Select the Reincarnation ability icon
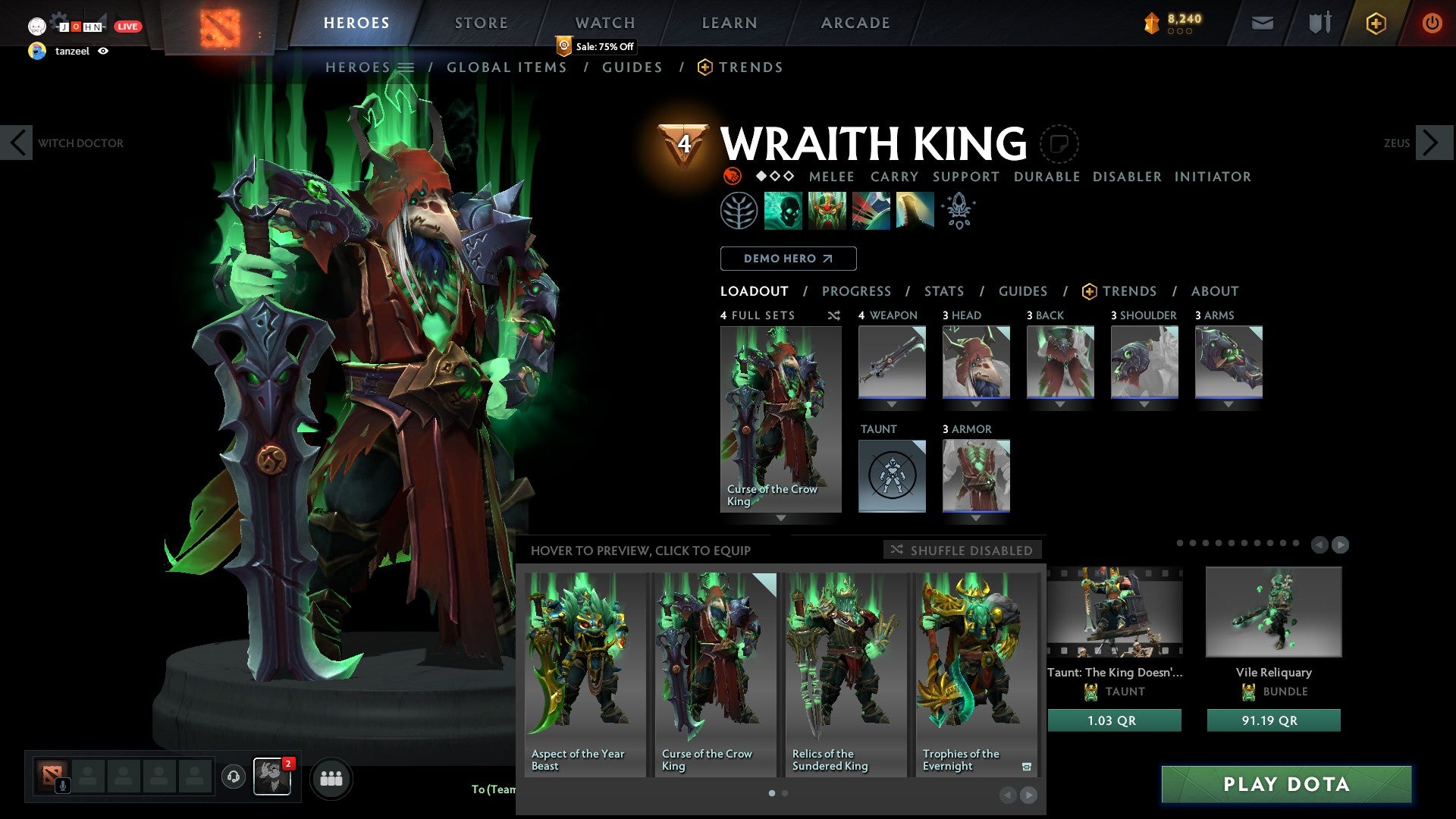 pyautogui.click(x=916, y=210)
